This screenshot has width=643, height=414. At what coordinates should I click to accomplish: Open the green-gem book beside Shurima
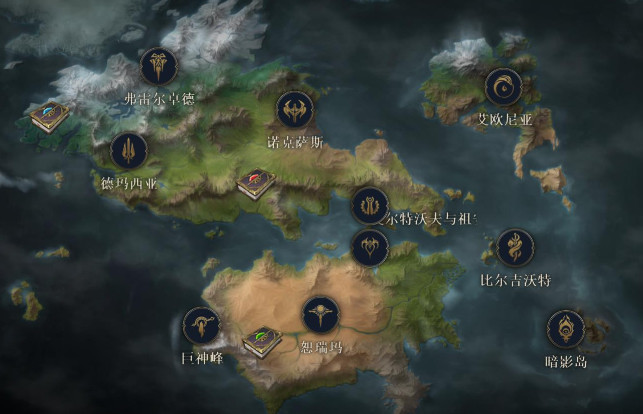pos(262,341)
